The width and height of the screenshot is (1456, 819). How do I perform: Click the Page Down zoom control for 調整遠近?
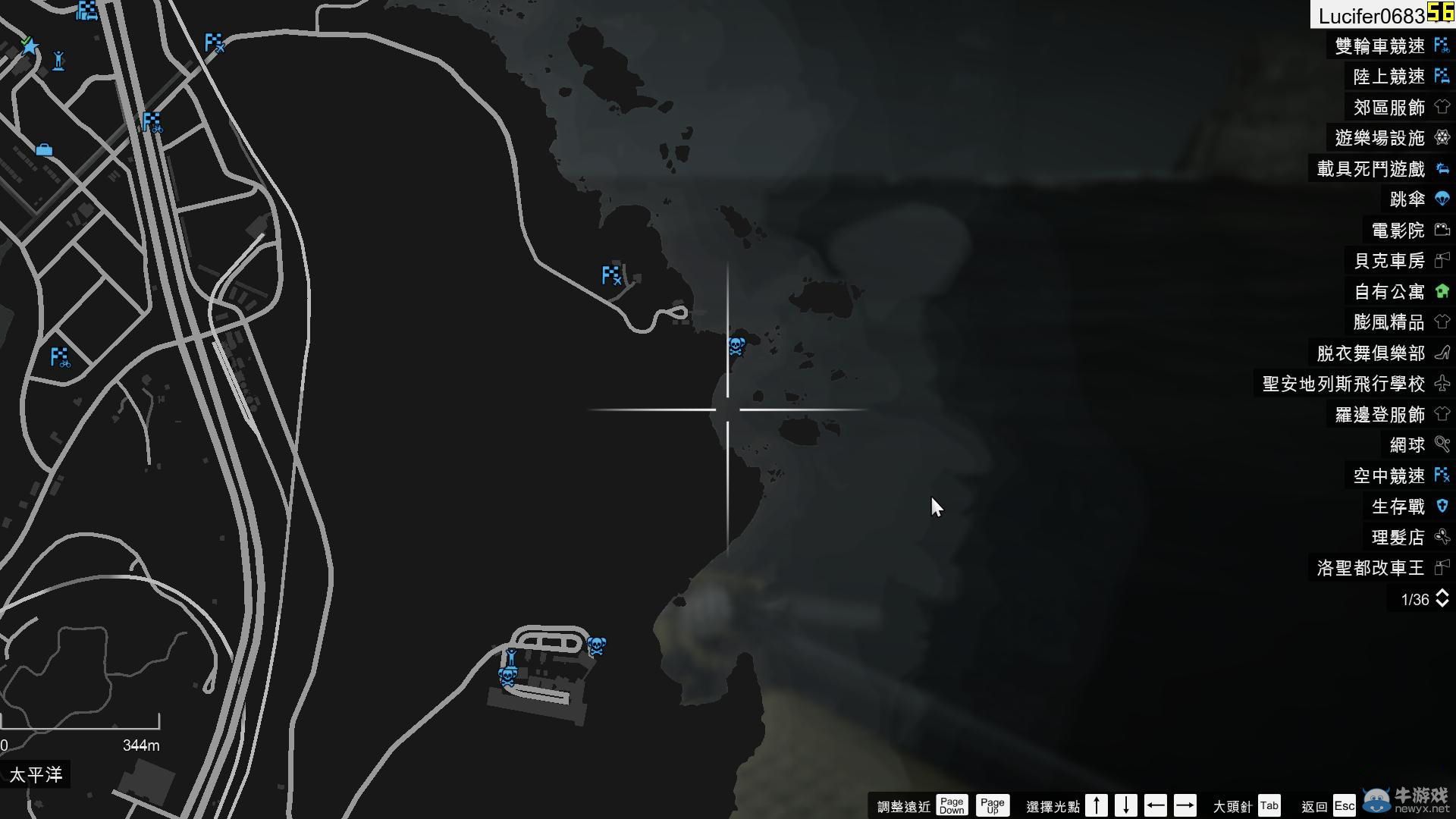952,805
